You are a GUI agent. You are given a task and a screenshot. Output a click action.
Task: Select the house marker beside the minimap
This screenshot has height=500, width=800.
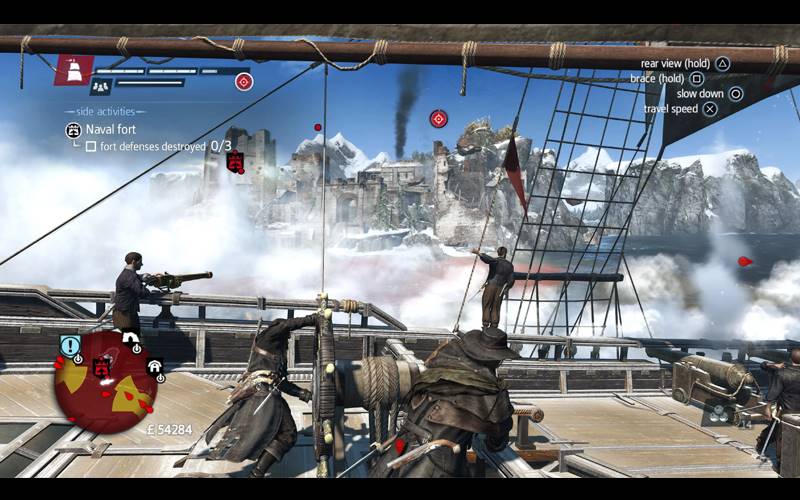[x=155, y=367]
